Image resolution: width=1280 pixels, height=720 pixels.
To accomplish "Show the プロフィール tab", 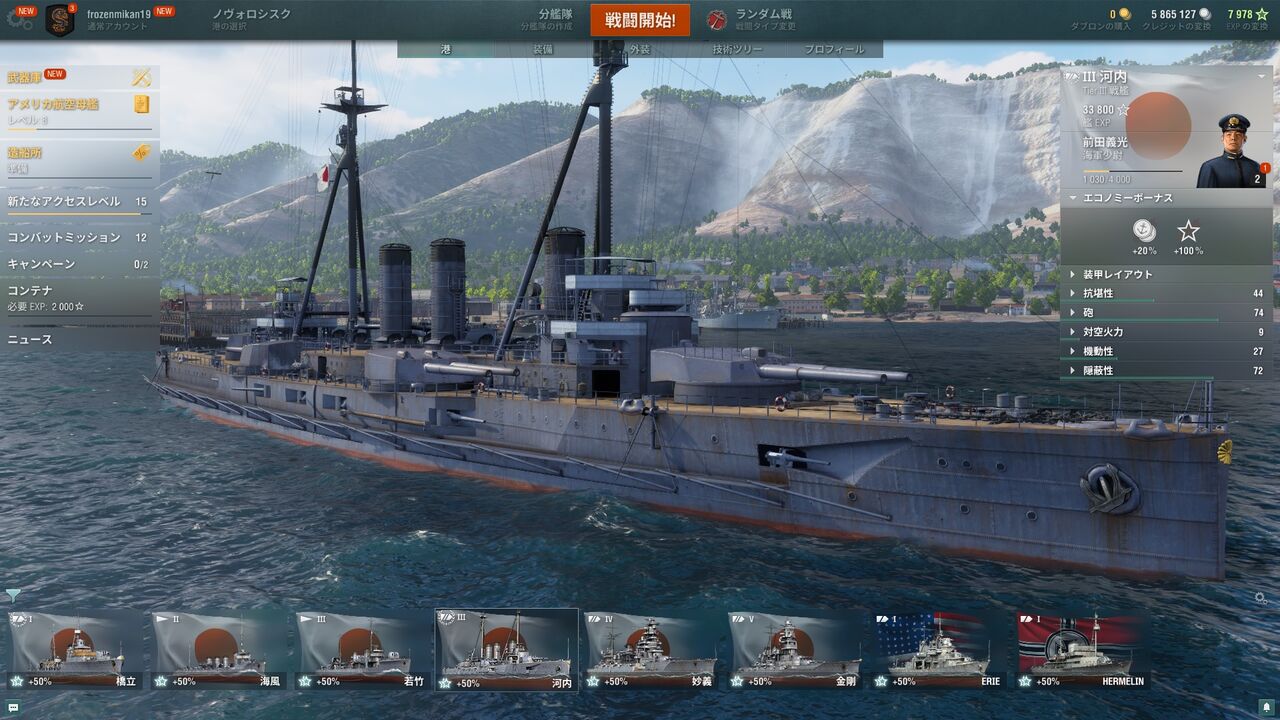I will point(834,49).
